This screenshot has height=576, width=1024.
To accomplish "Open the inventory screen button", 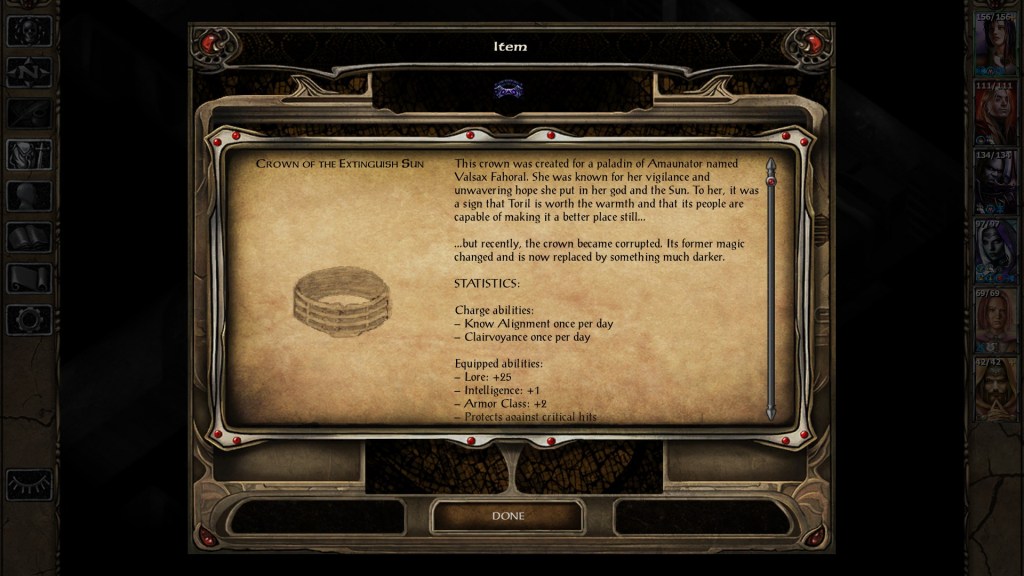I will [x=29, y=154].
